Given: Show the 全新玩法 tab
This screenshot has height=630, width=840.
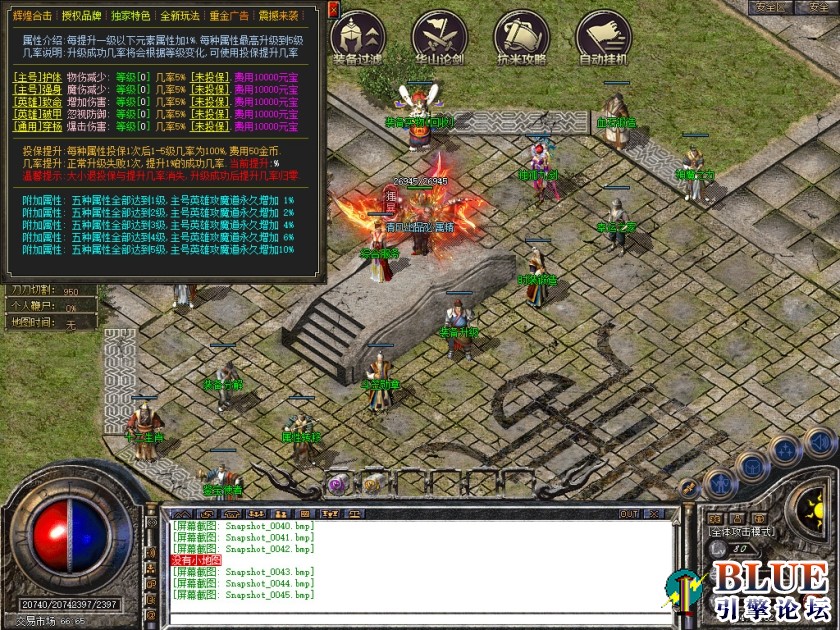Looking at the screenshot, I should (x=180, y=17).
